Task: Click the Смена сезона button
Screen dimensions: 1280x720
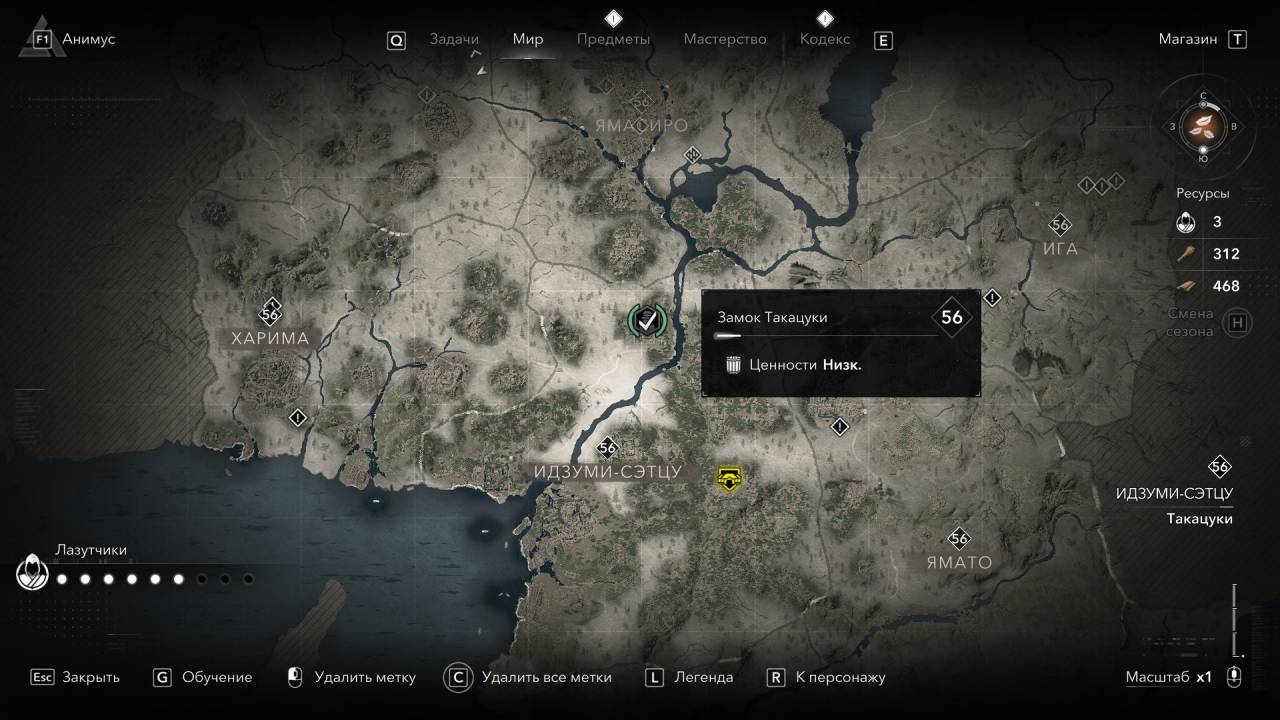Action: (1238, 322)
